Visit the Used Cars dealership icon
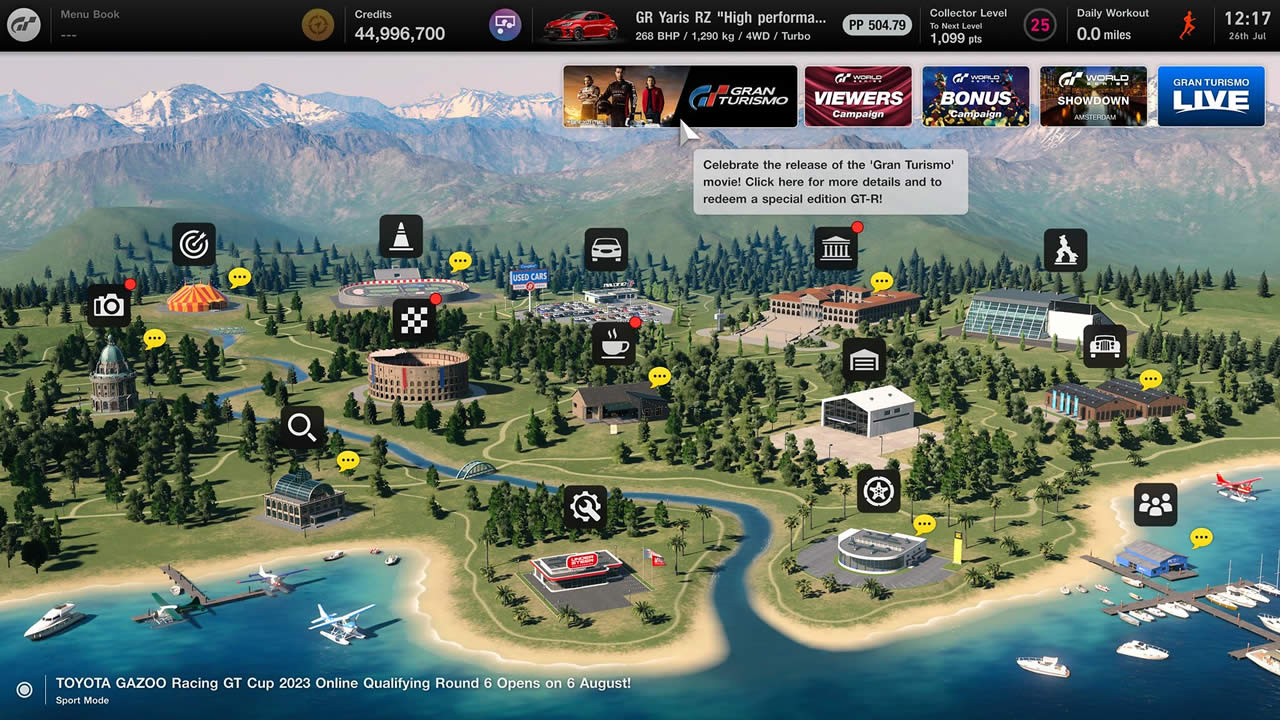This screenshot has height=720, width=1280. click(x=605, y=249)
